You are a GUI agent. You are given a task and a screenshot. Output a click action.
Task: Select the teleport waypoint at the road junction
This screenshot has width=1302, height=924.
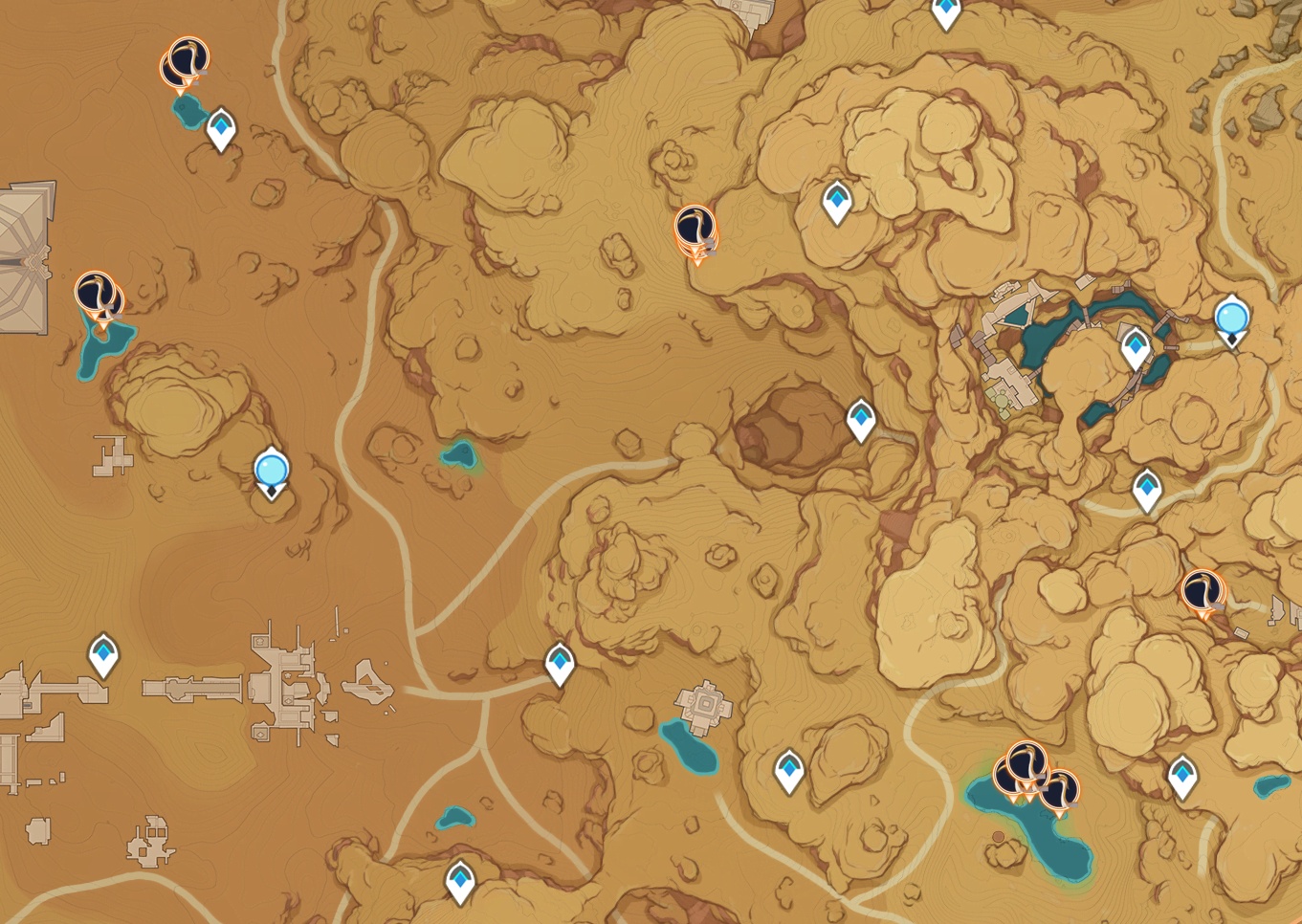pos(560,663)
